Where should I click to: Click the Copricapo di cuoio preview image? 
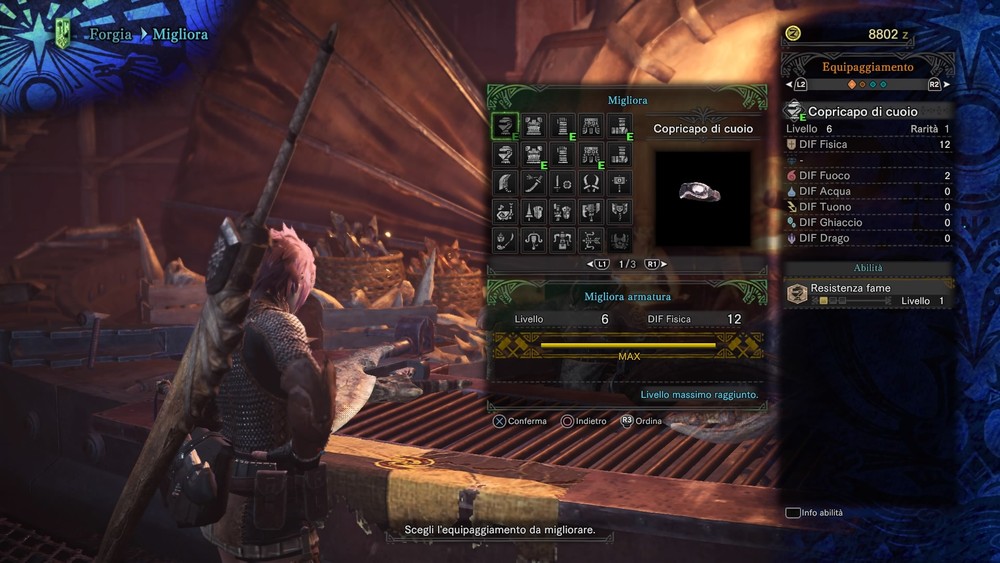[702, 198]
